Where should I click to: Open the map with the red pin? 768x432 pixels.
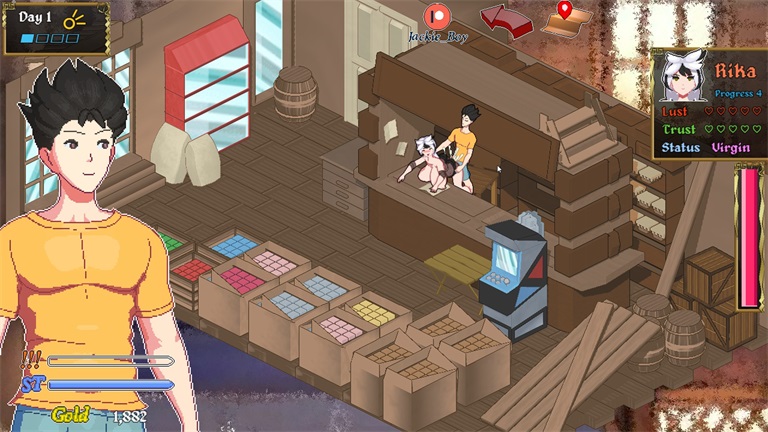567,17
